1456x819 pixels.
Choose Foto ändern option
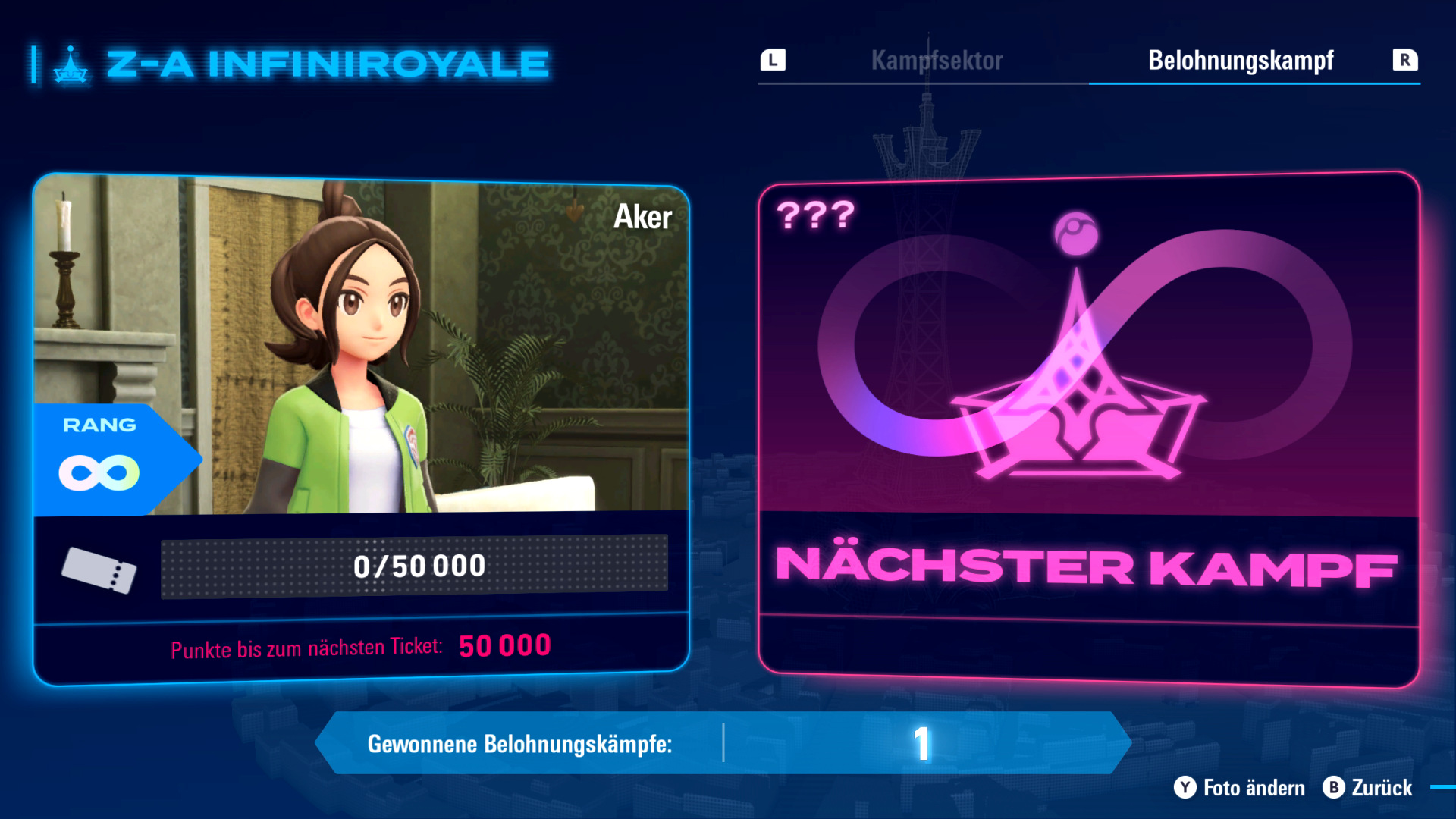(x=1240, y=788)
